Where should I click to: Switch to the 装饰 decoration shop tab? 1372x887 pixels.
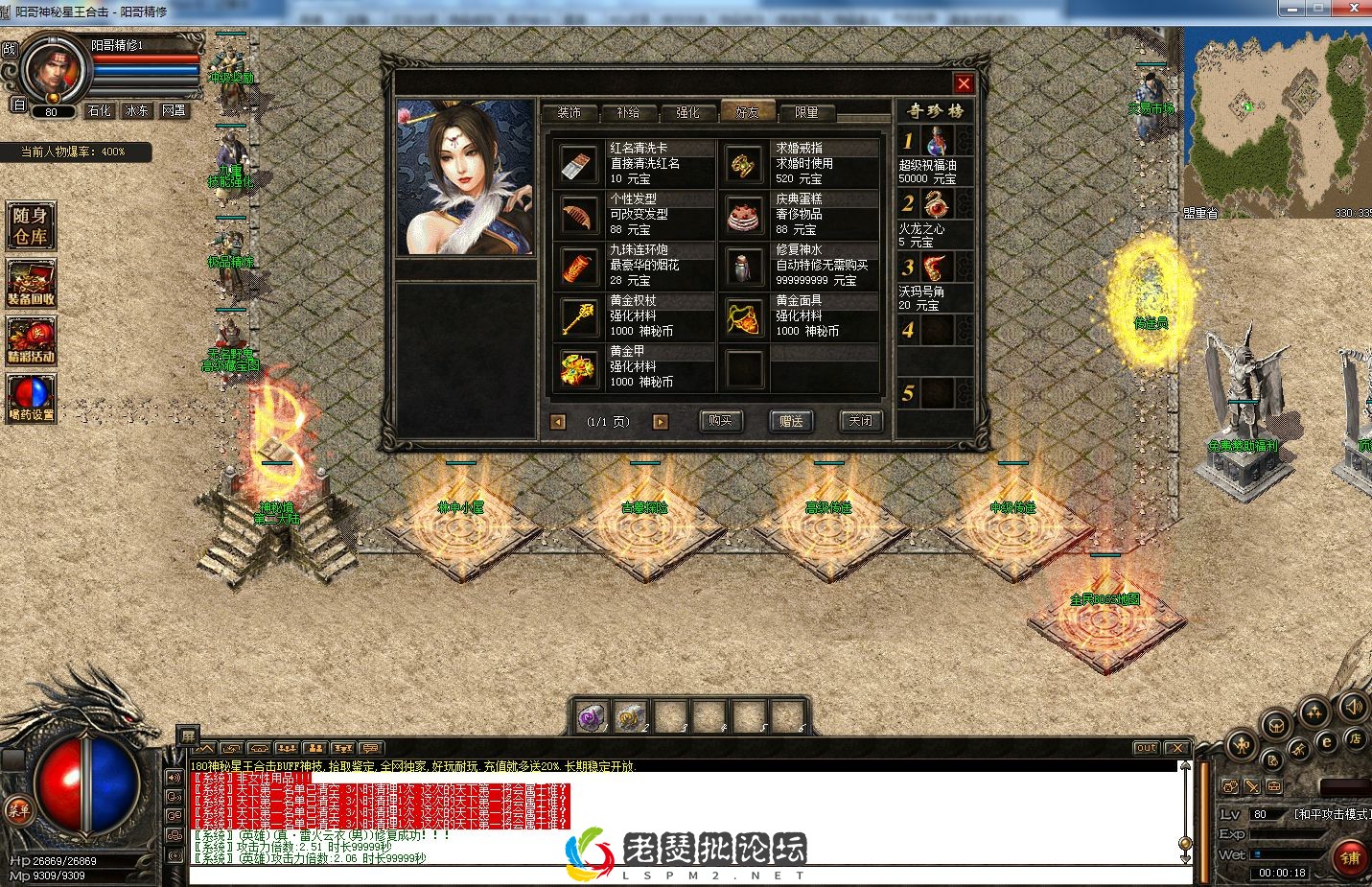(x=570, y=112)
